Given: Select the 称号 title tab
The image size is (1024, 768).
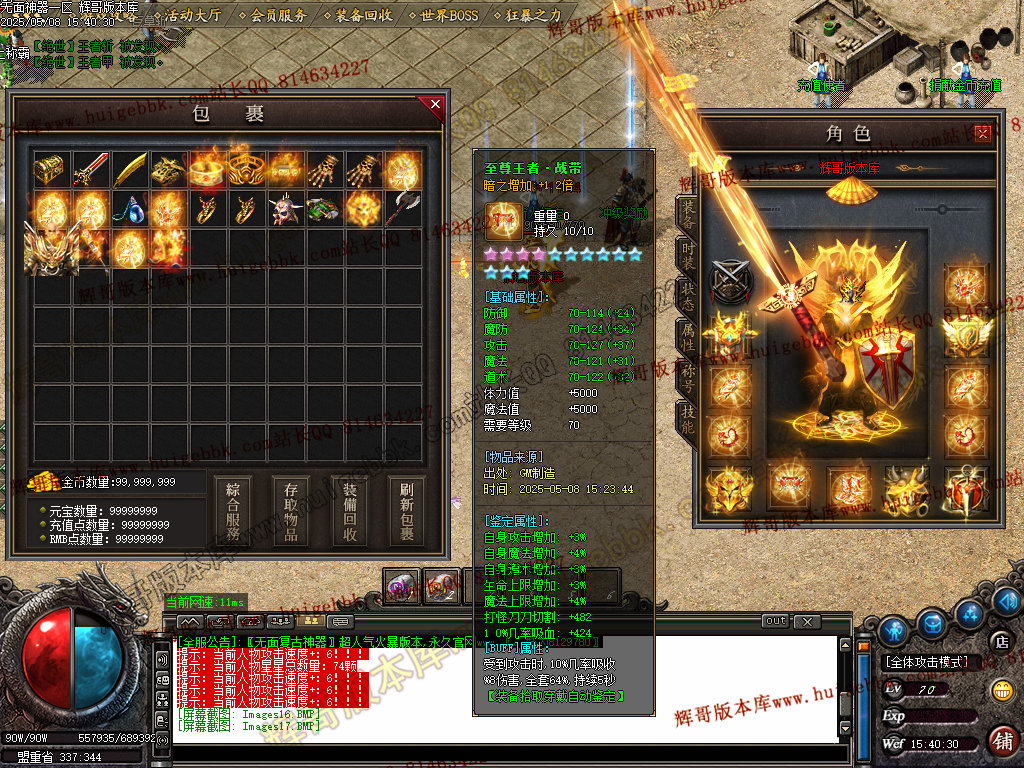Looking at the screenshot, I should 687,378.
